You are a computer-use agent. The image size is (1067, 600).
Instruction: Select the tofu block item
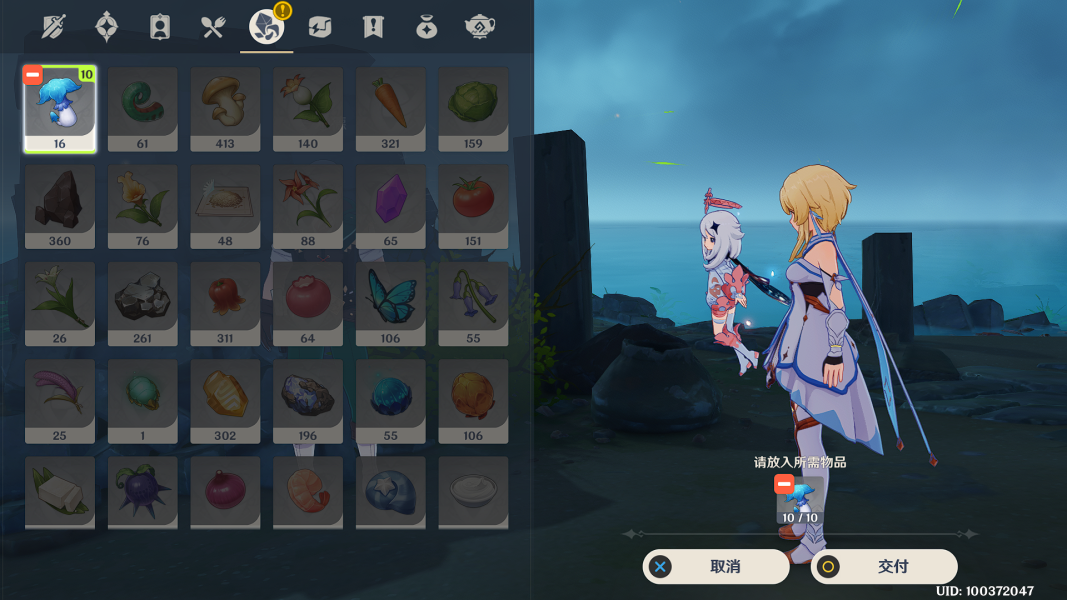[x=60, y=492]
